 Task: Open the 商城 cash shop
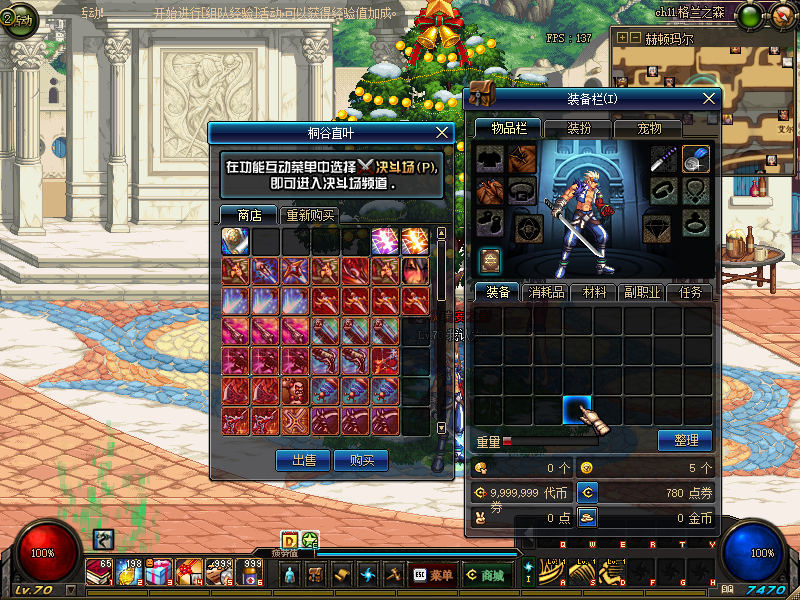(x=484, y=575)
